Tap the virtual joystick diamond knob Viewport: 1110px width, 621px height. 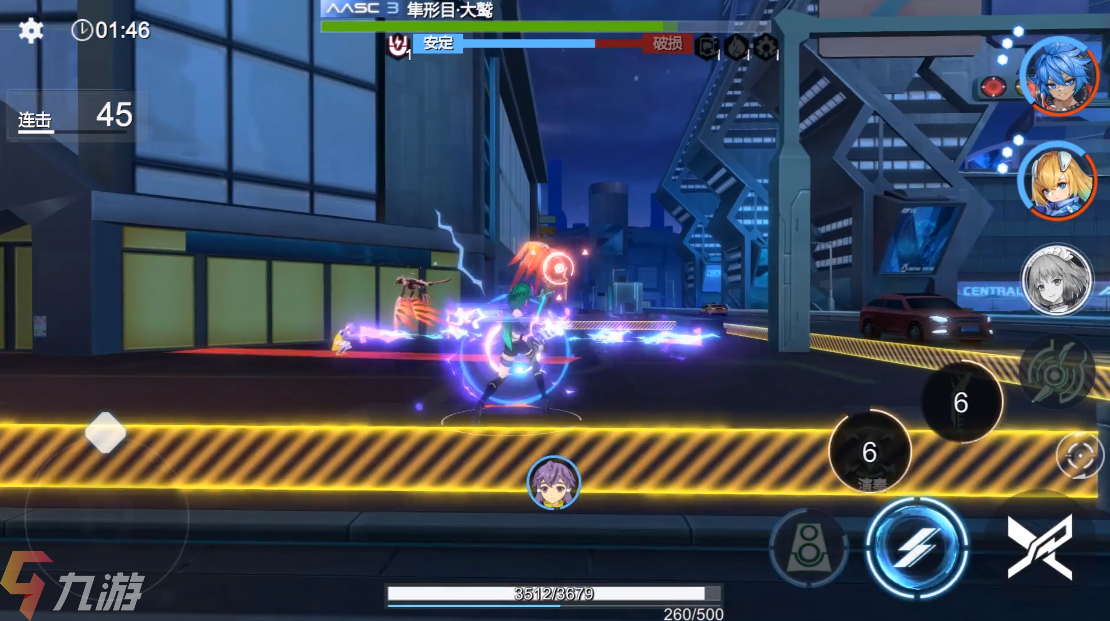(x=105, y=433)
